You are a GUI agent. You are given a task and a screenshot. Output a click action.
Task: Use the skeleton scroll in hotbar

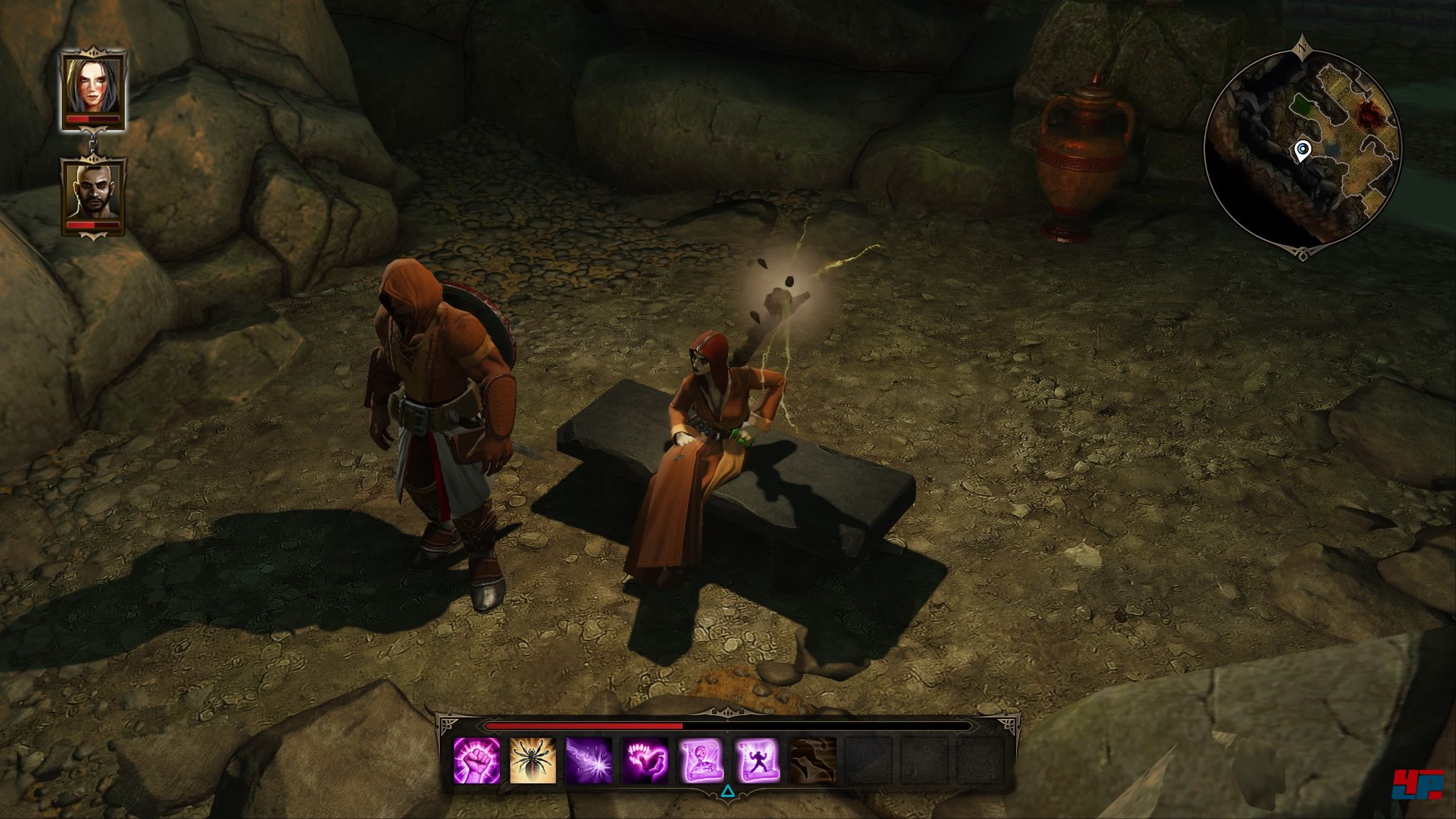click(701, 761)
